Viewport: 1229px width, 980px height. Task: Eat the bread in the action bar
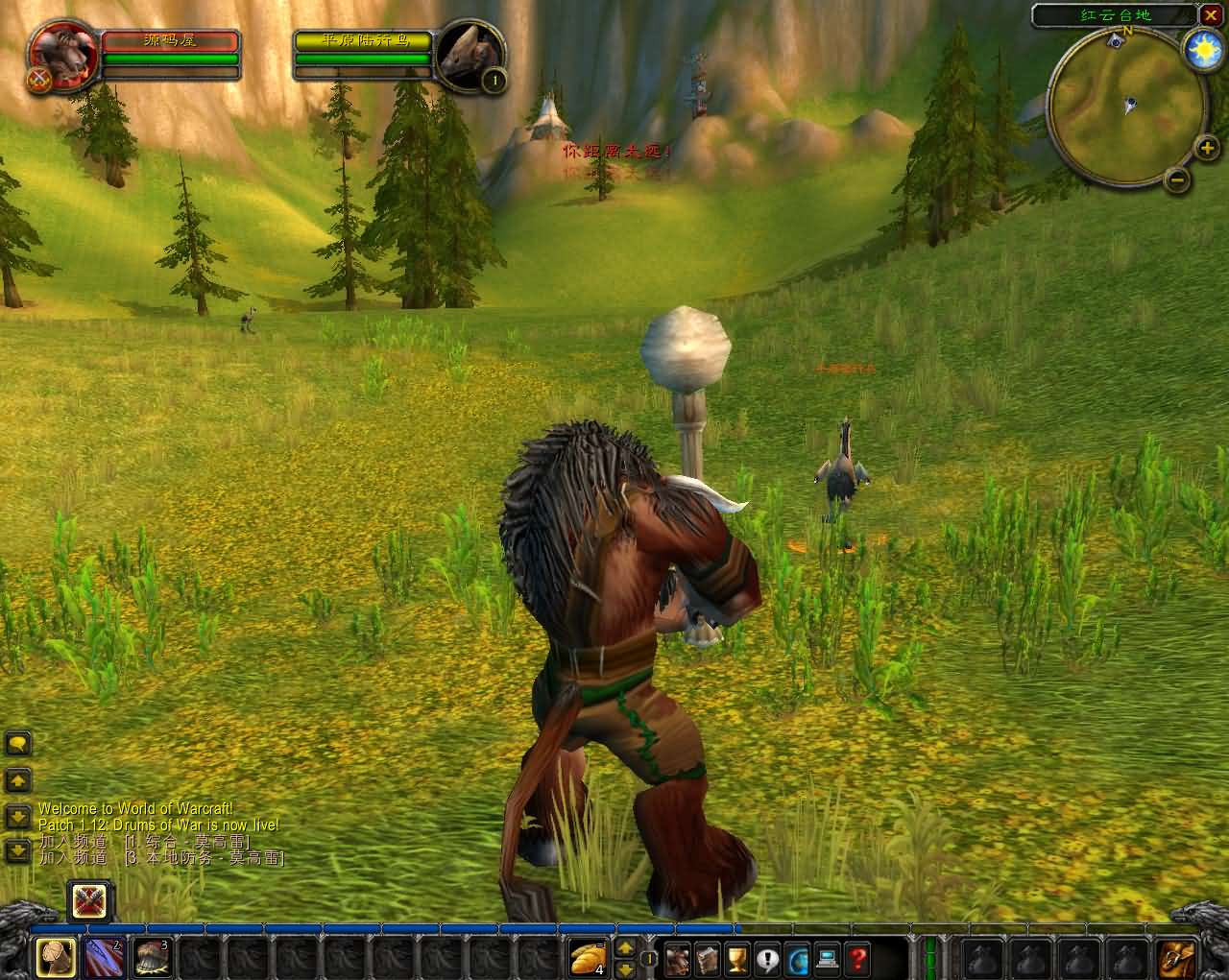tap(587, 957)
